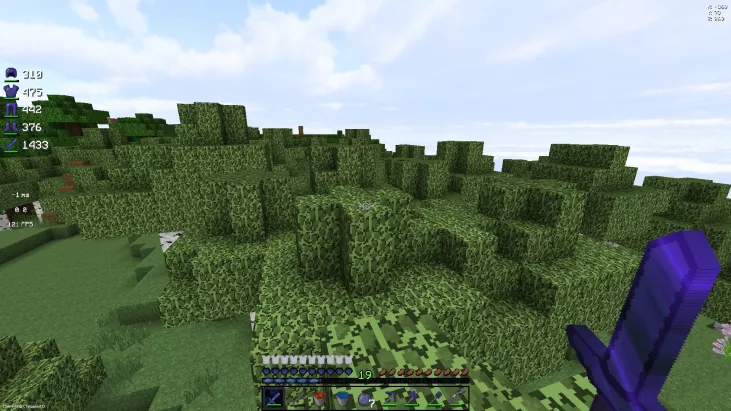Select the ender pearl stack

tap(365, 398)
